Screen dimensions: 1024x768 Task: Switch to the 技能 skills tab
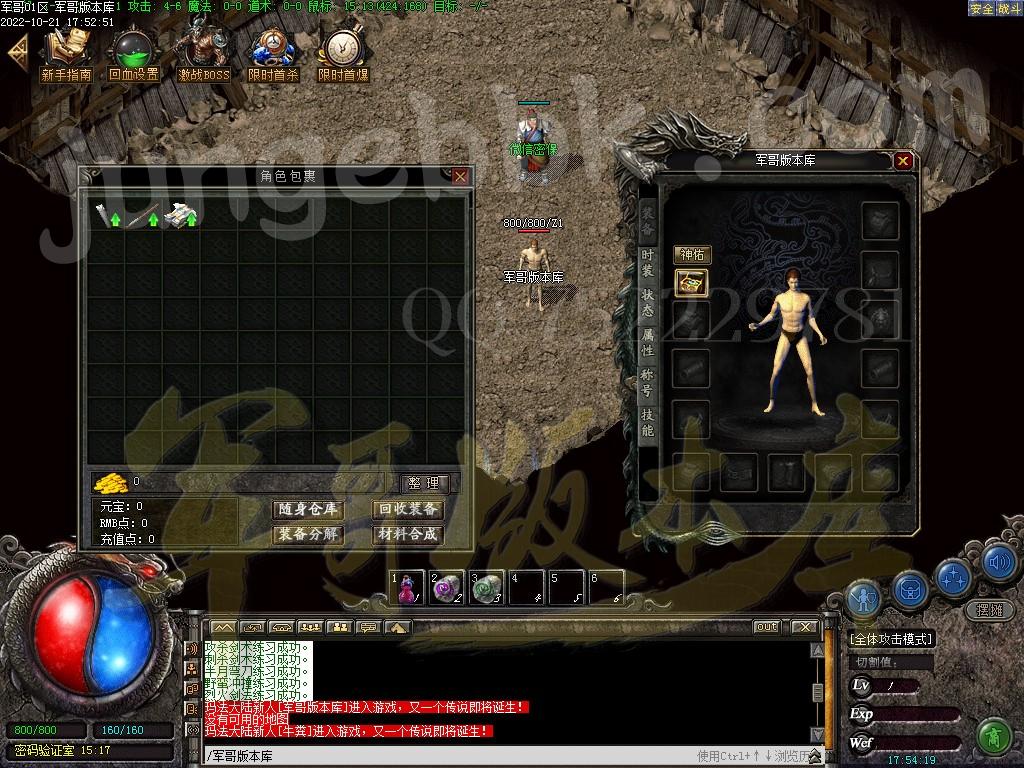(x=648, y=421)
